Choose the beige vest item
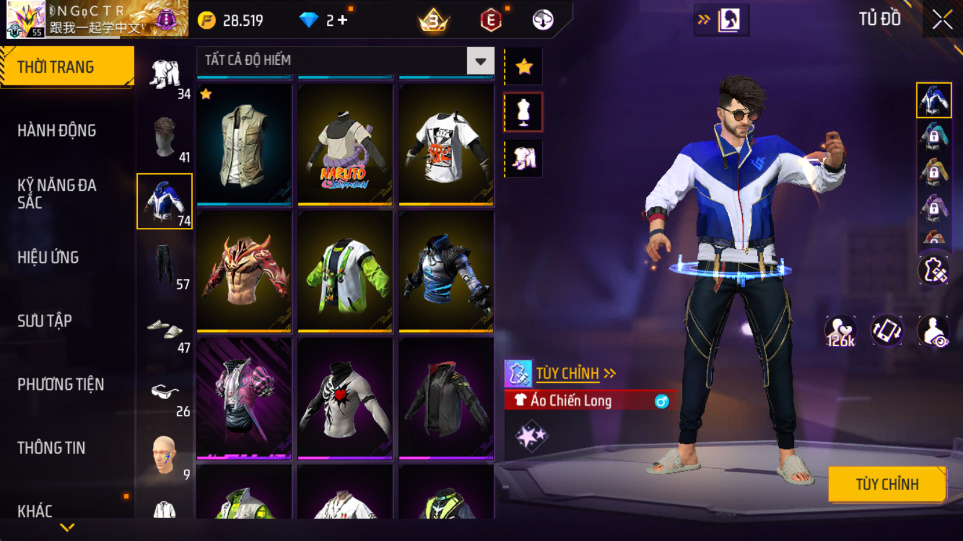This screenshot has height=541, width=963. 244,143
